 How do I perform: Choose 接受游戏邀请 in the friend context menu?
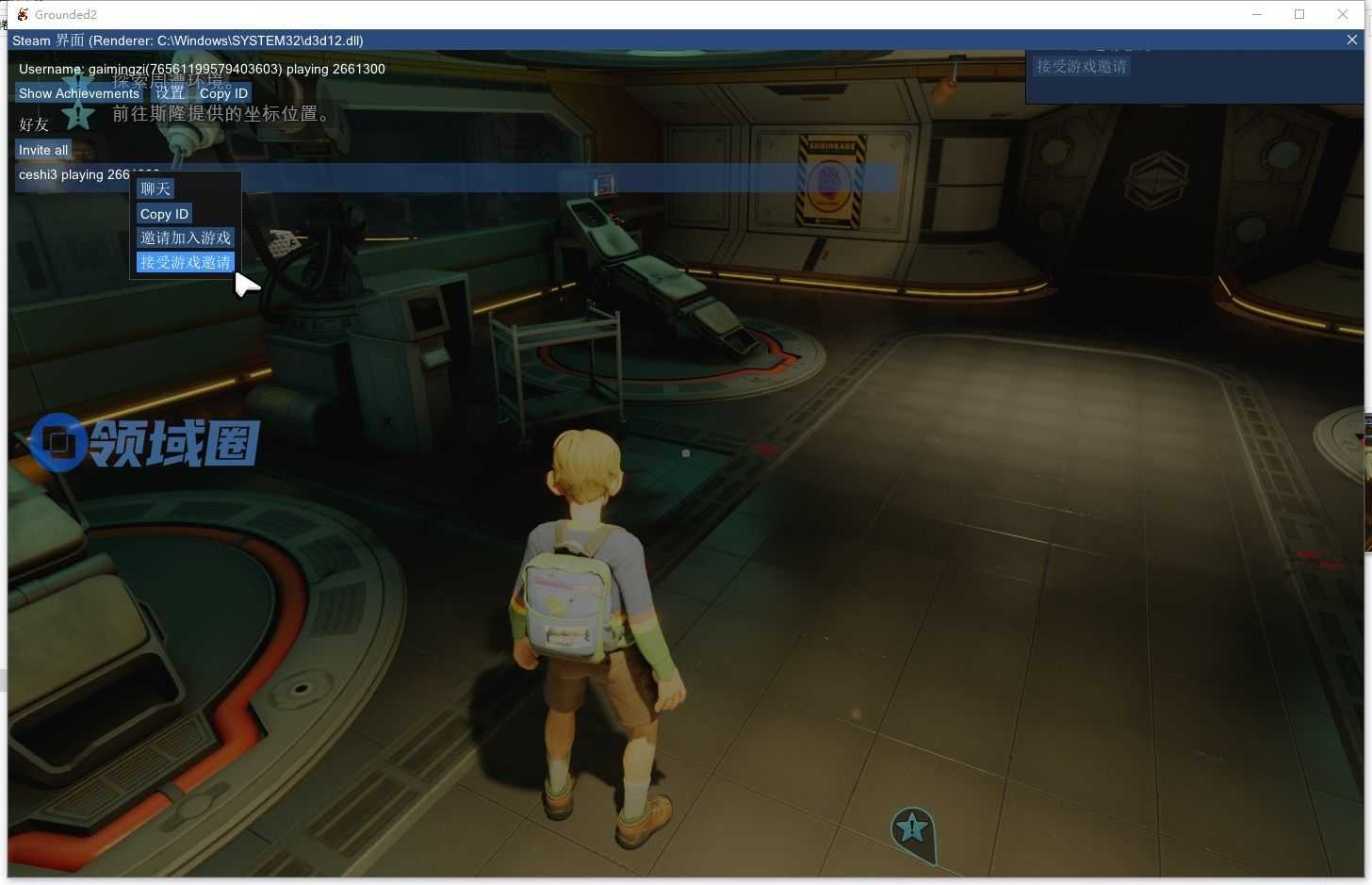186,262
